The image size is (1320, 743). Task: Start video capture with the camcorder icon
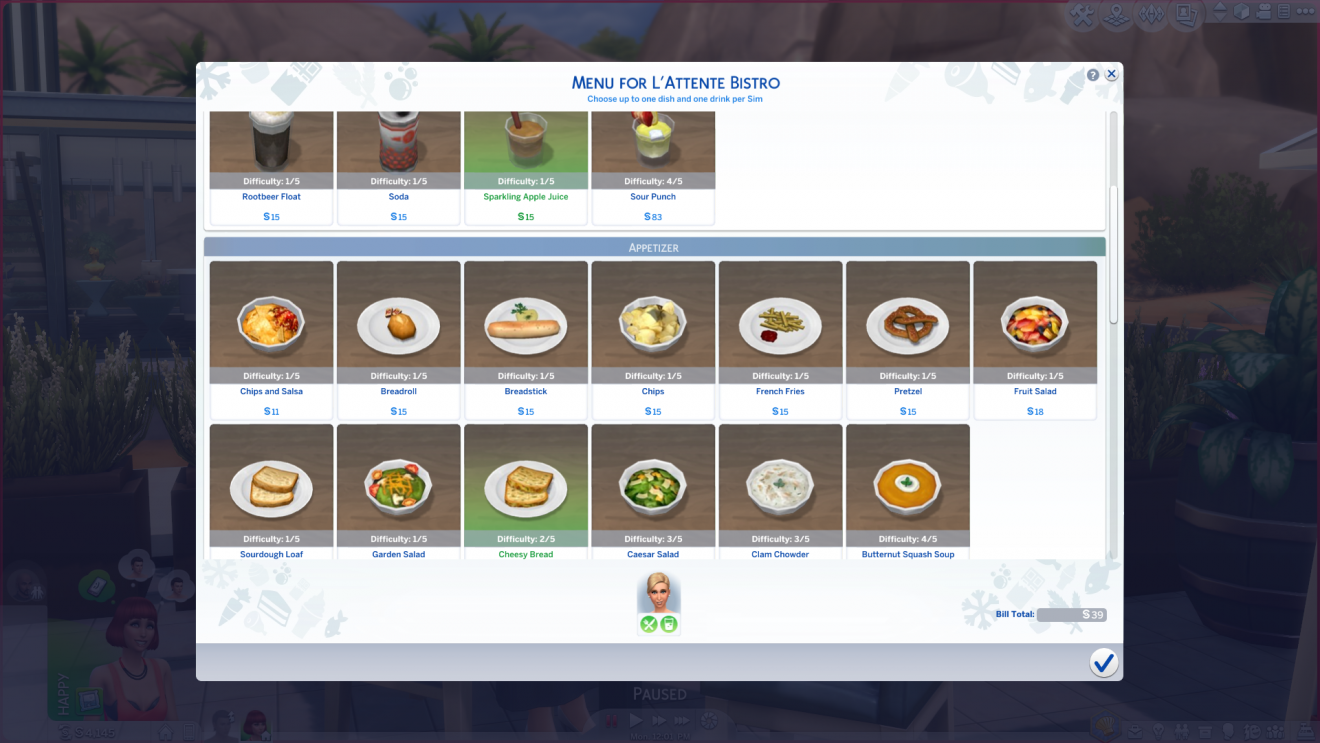click(1264, 14)
